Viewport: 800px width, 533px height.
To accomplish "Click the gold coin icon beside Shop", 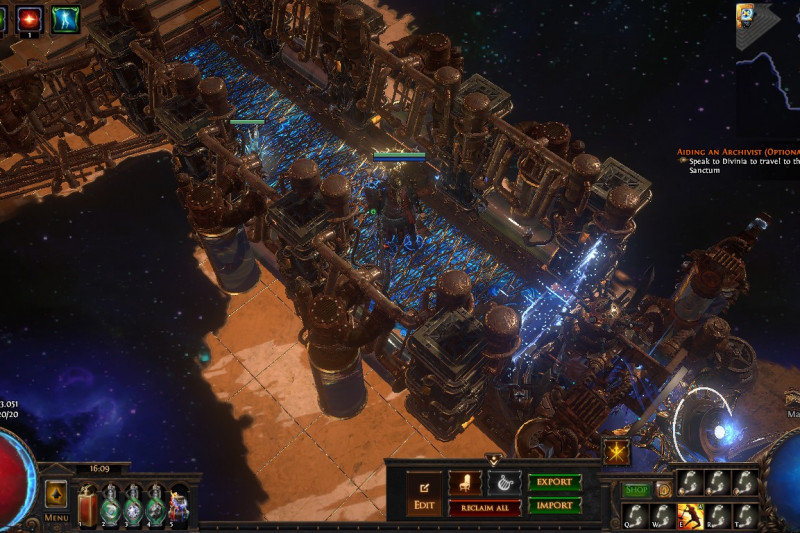I will [663, 490].
